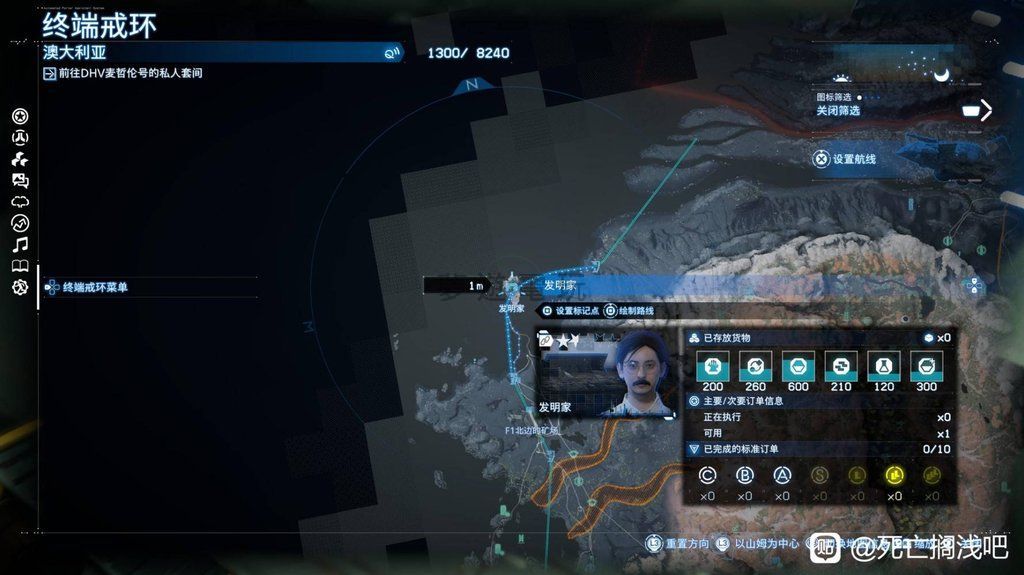Open the 终端戒环菜单 entry
Image resolution: width=1024 pixels, height=575 pixels.
point(95,287)
